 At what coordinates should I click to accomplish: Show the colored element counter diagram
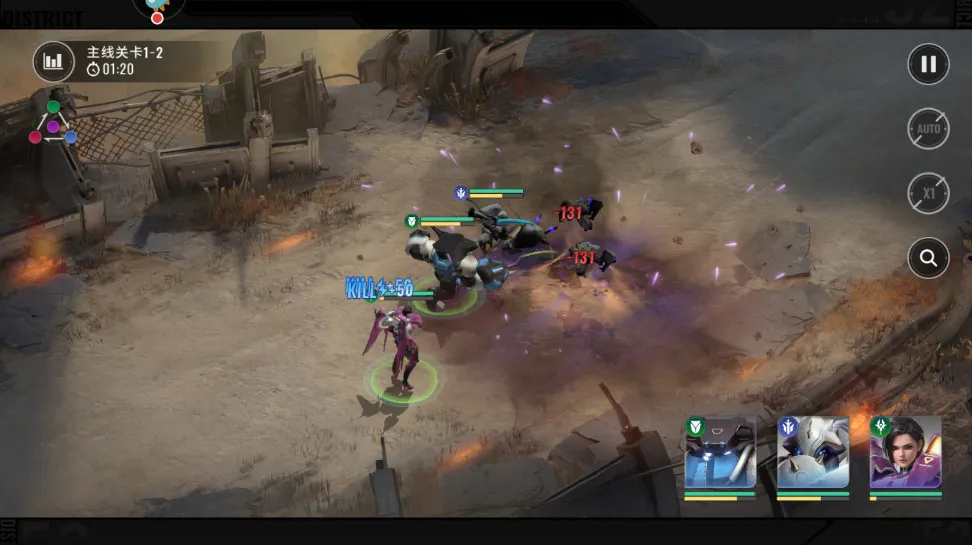tap(53, 124)
